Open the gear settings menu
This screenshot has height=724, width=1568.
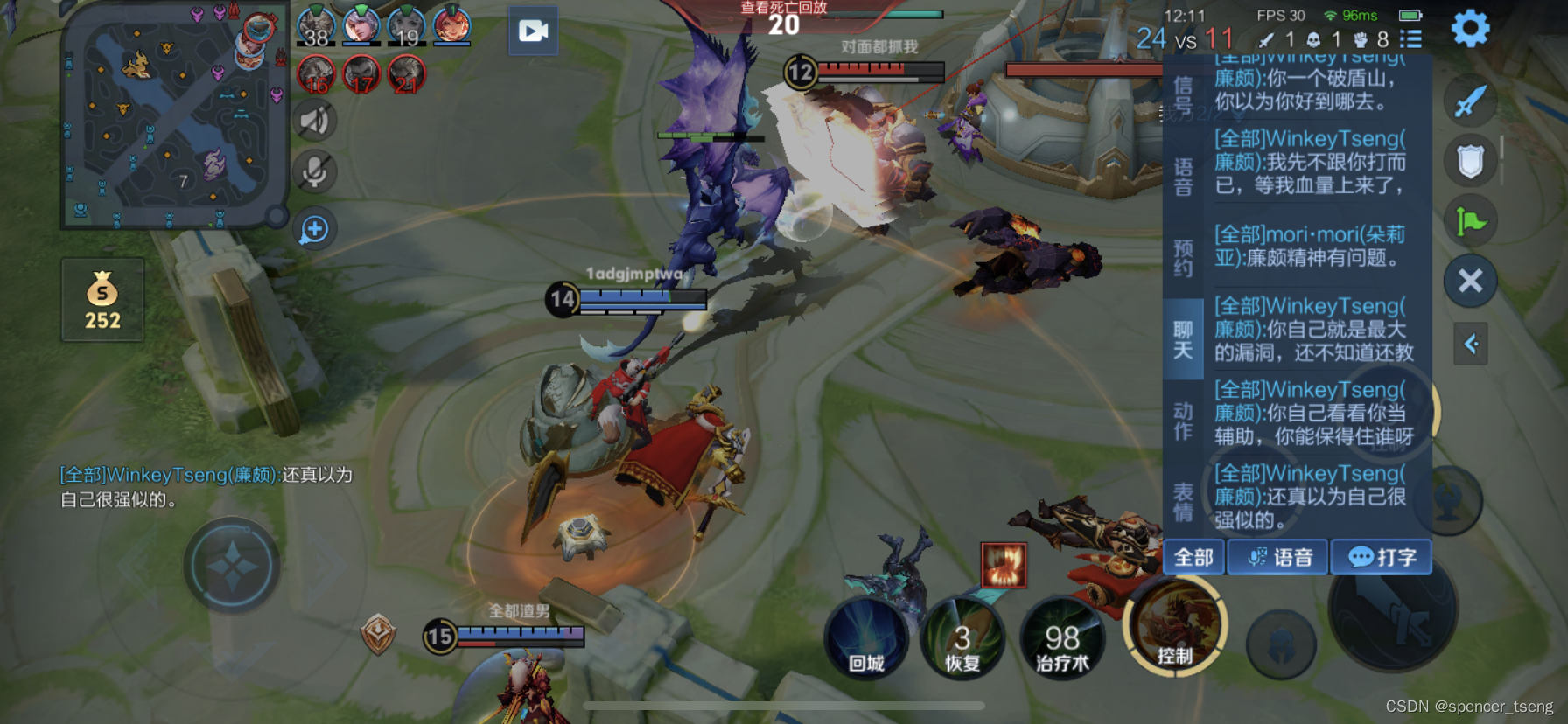pos(1470,29)
